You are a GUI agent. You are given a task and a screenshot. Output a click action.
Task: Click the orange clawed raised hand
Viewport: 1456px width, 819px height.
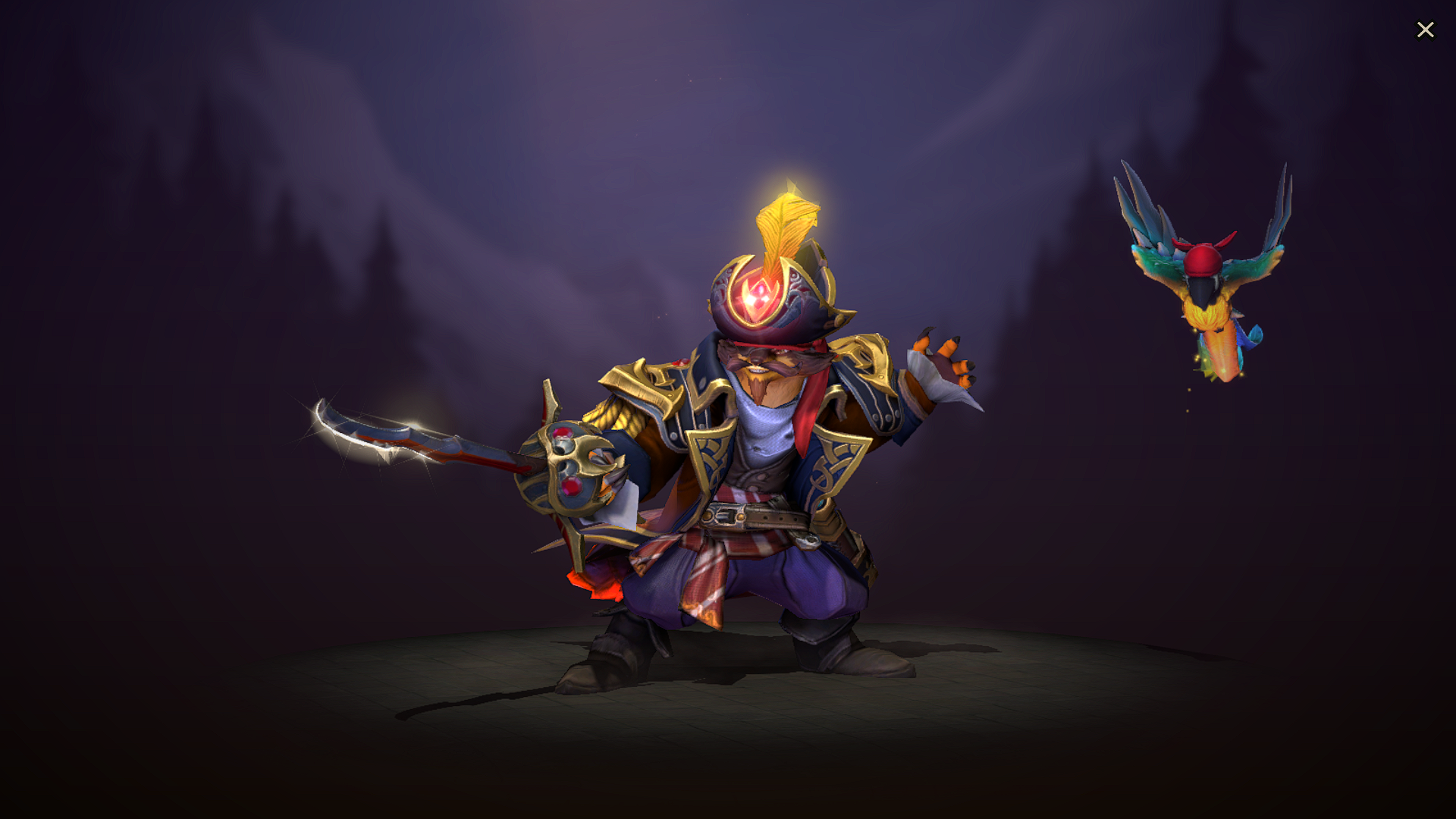[940, 364]
